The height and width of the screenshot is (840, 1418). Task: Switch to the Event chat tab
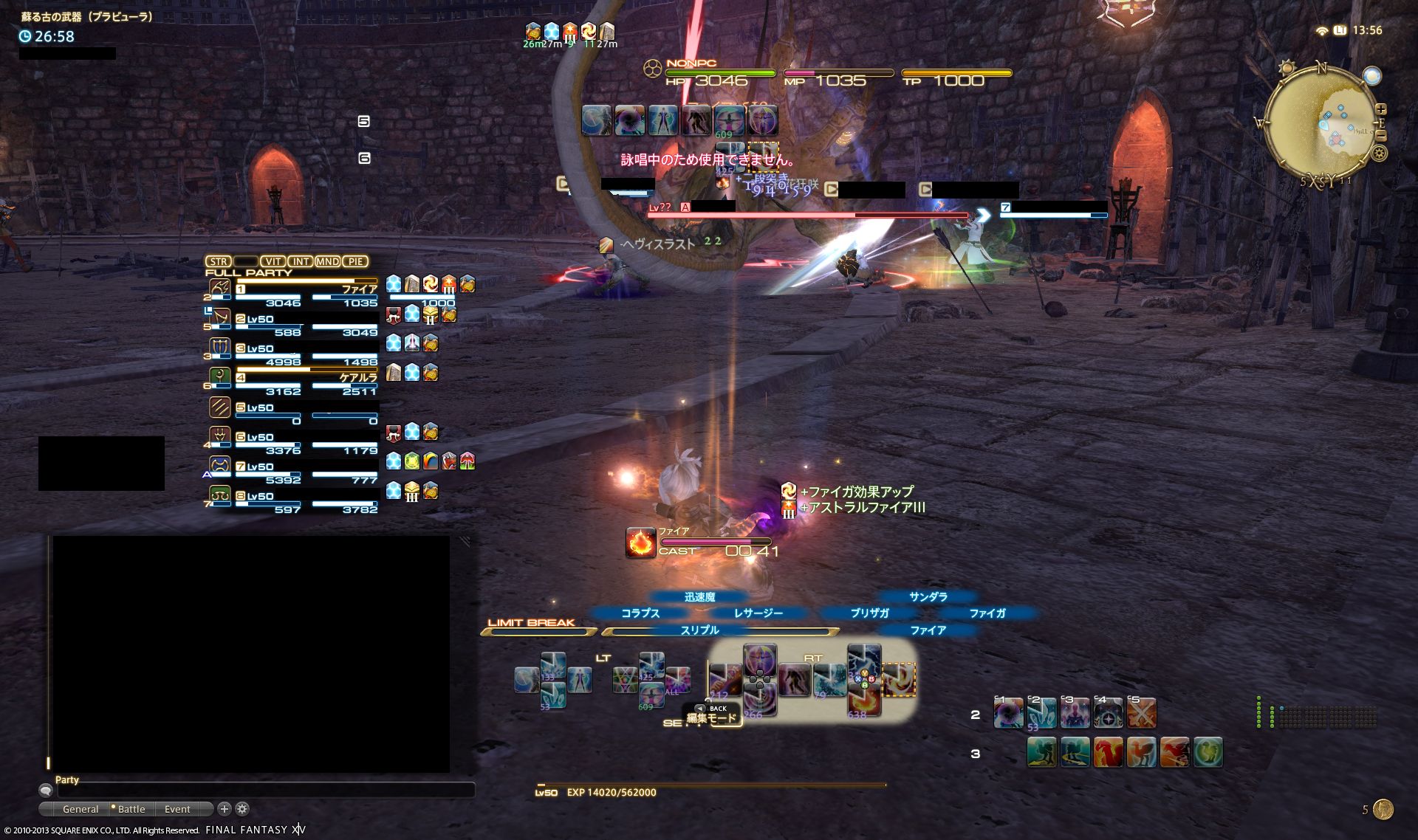click(177, 808)
